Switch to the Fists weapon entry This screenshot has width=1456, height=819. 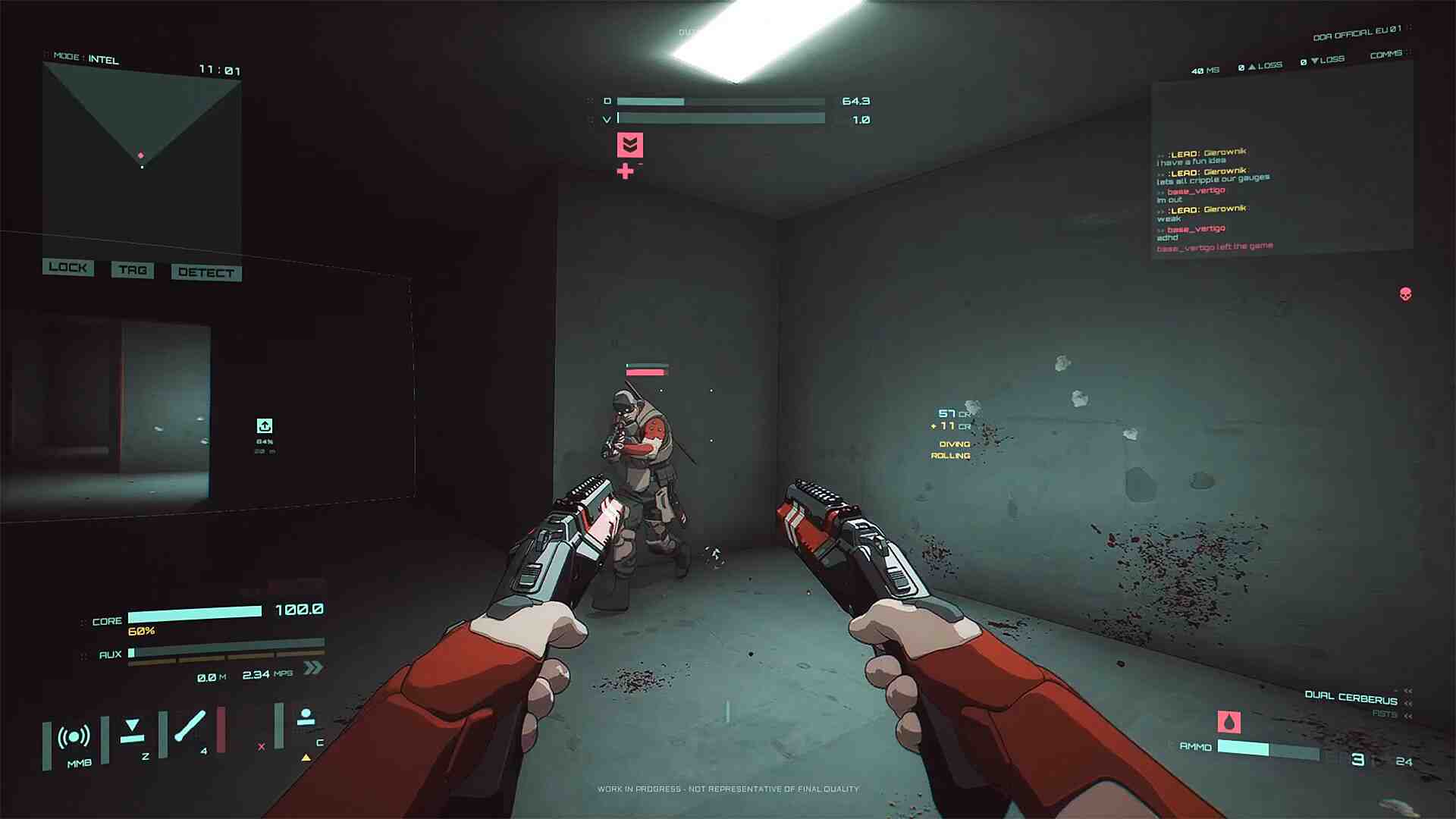coord(1384,714)
